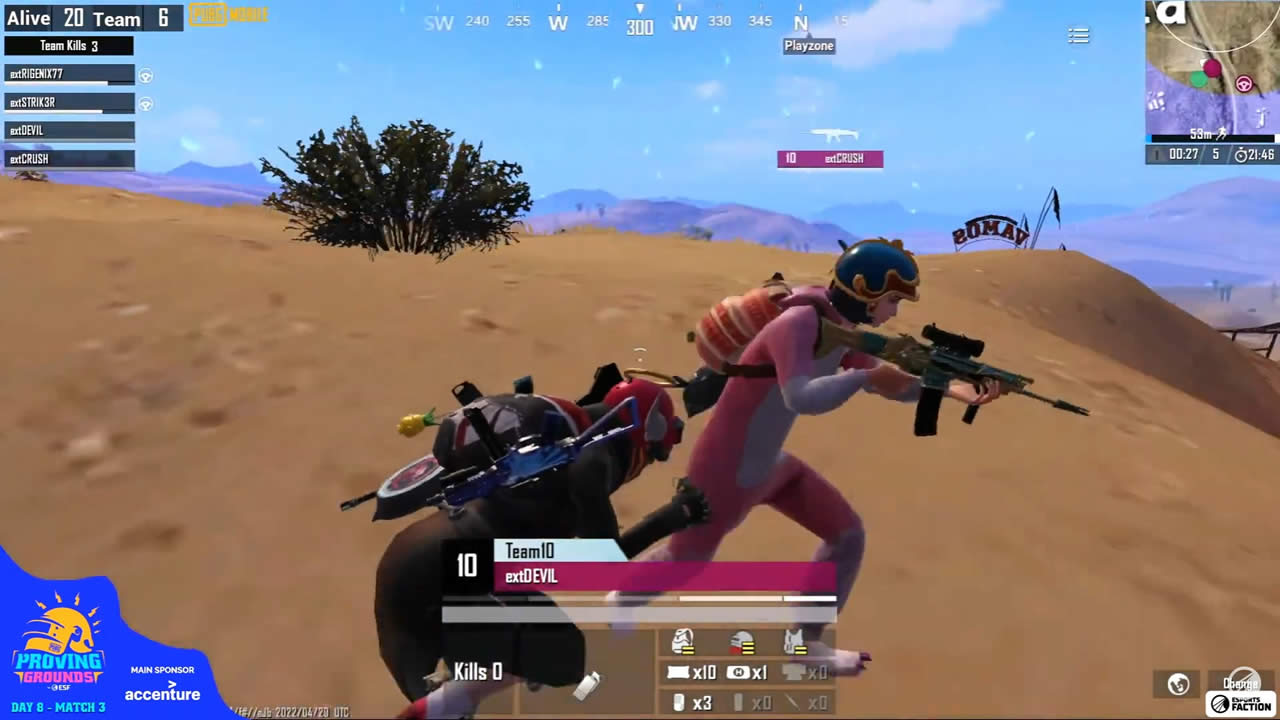
Task: Click the stopwatch icon next to 21:46
Action: coord(1241,155)
